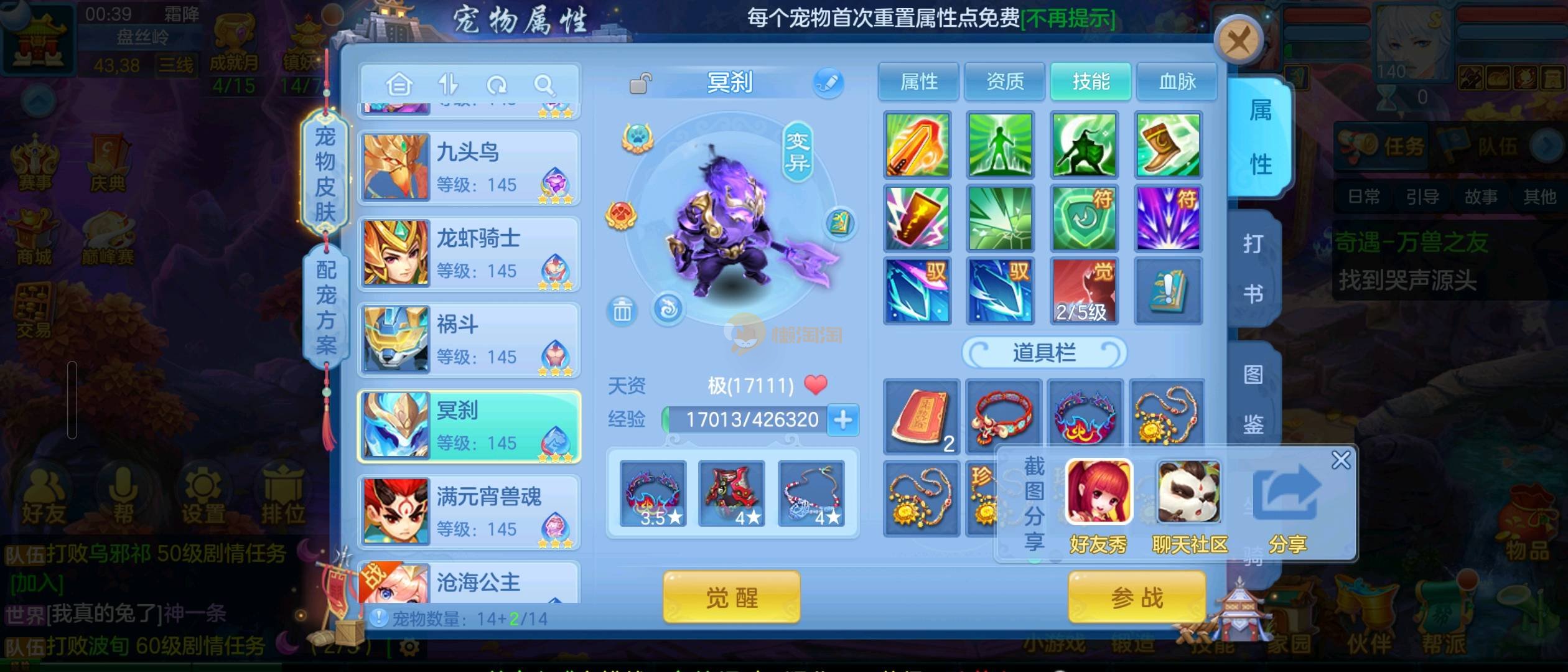
Task: Add pet experience with the plus button
Action: pyautogui.click(x=843, y=419)
